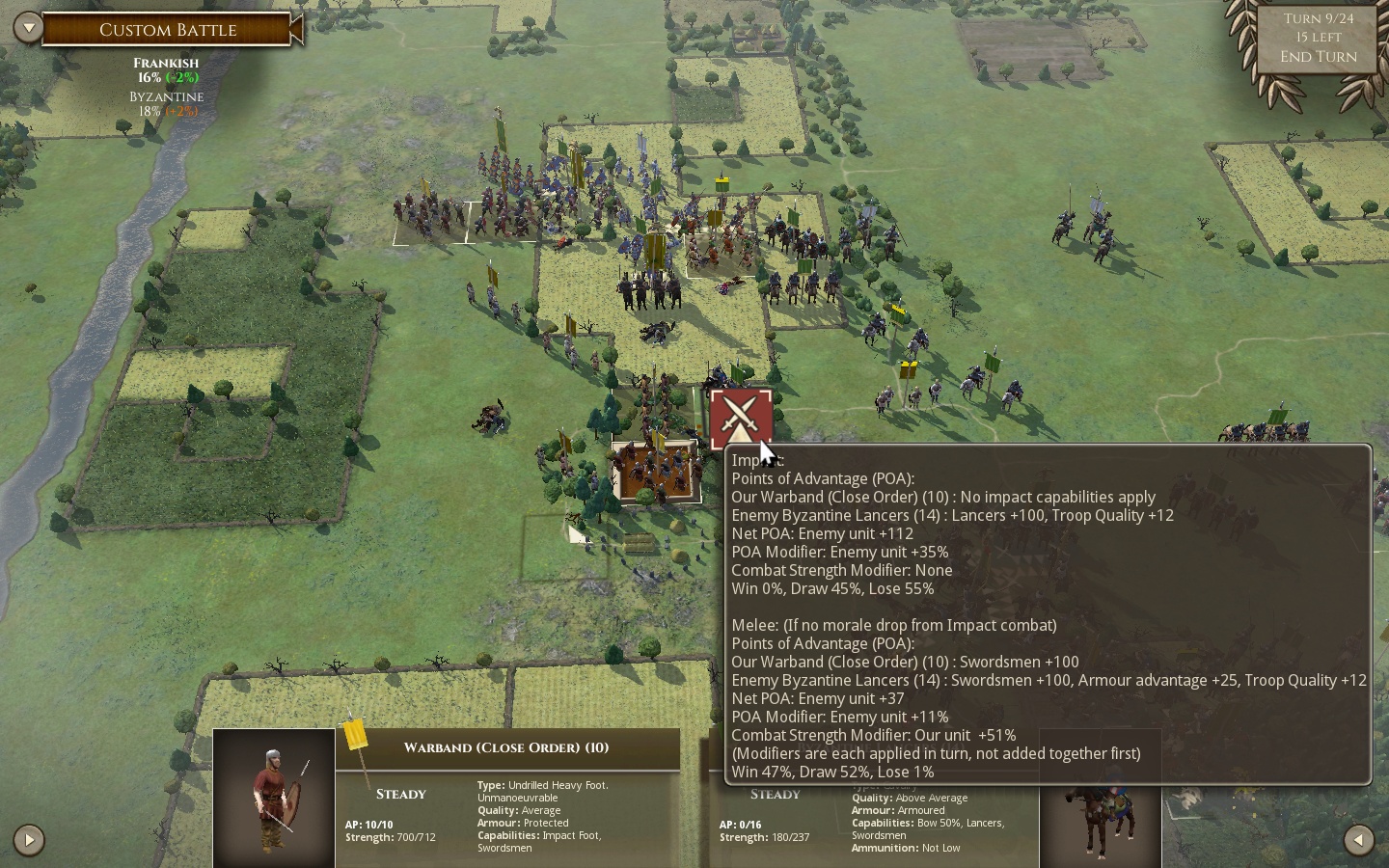Select the Warband unit portrait
This screenshot has height=868, width=1389.
click(274, 798)
